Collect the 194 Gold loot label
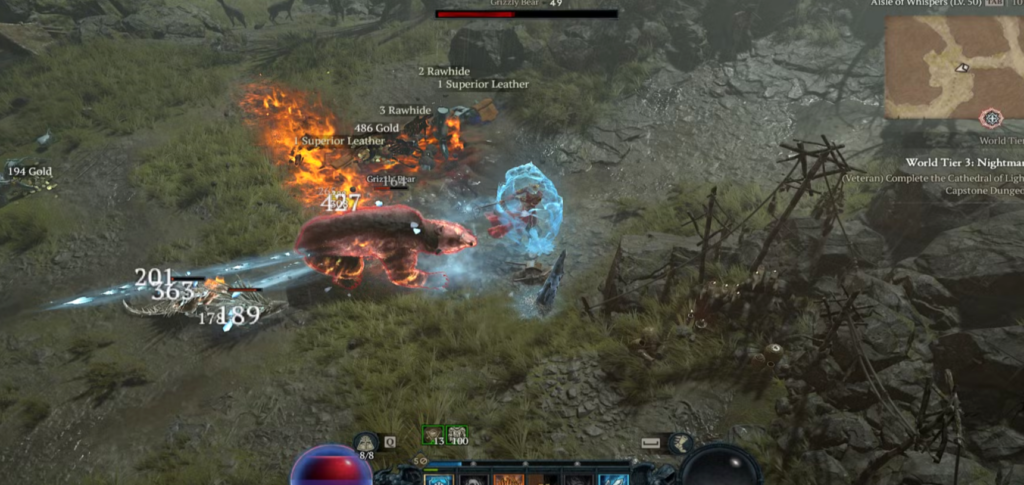Image resolution: width=1024 pixels, height=485 pixels. pos(30,172)
